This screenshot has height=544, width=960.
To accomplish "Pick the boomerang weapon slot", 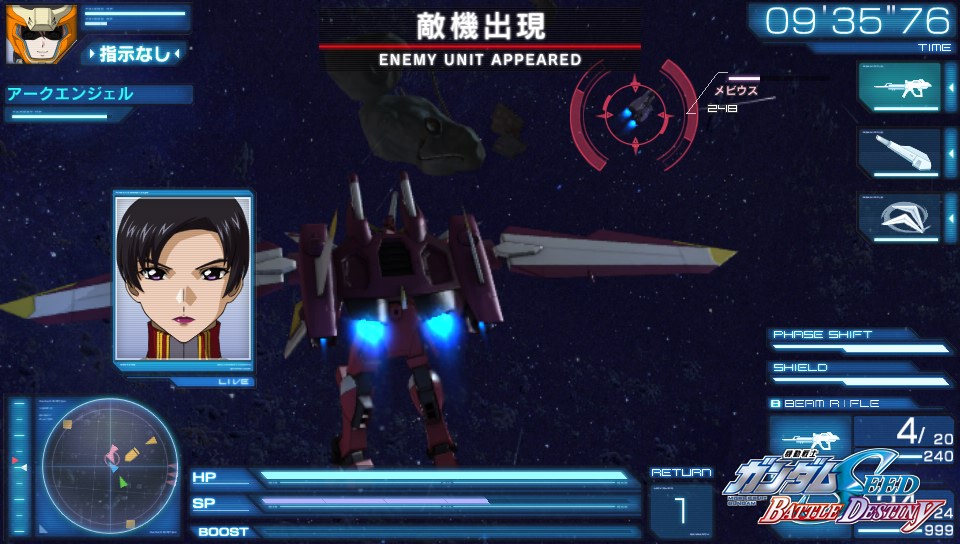I will [x=899, y=216].
